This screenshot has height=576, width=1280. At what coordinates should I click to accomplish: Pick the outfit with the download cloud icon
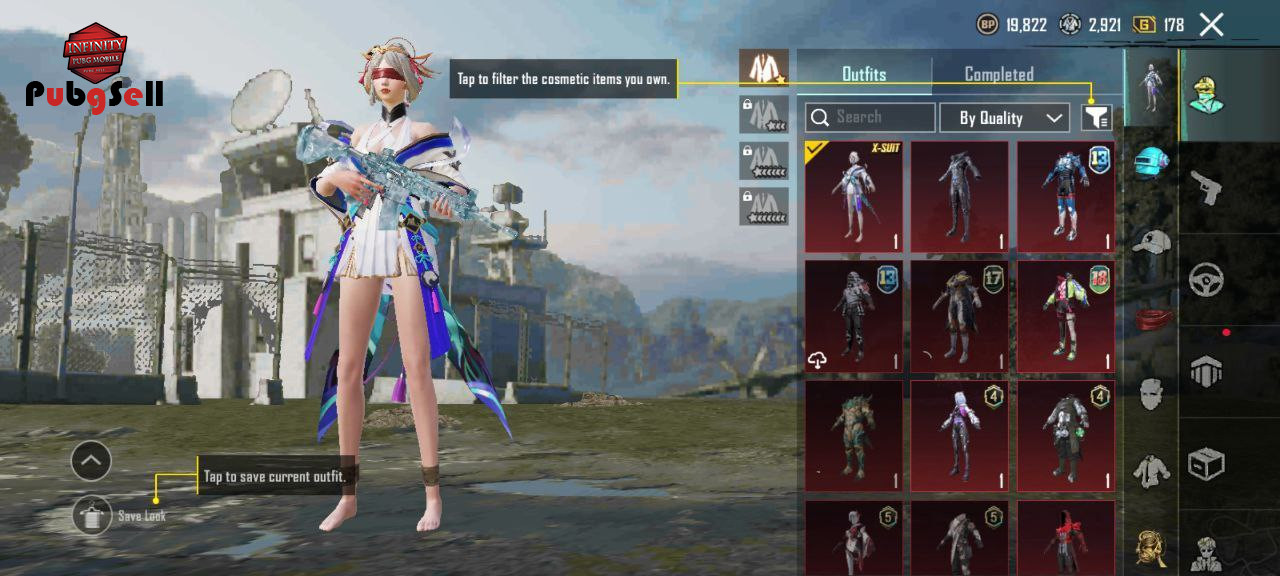853,316
